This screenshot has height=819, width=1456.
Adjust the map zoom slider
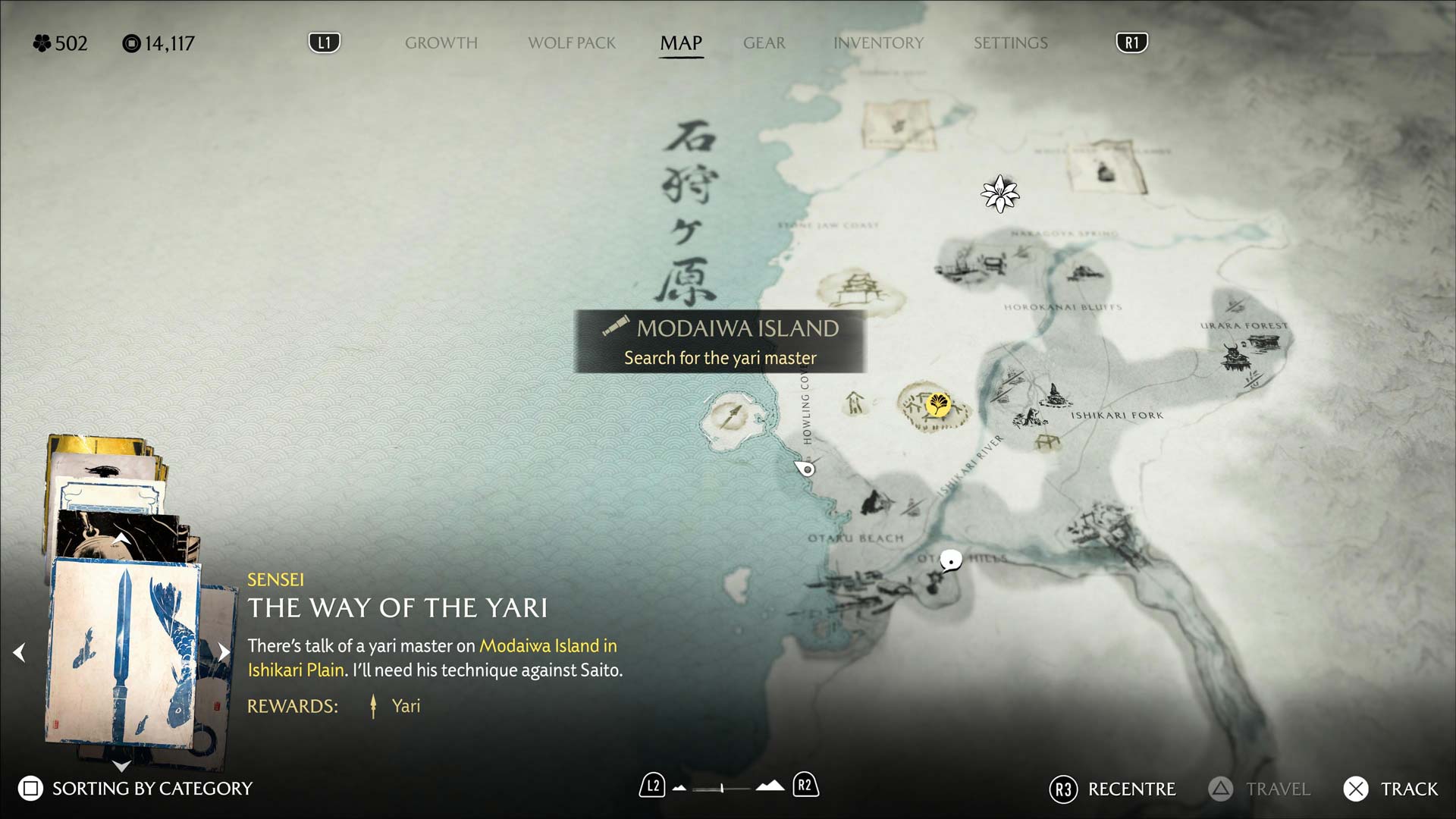tap(722, 788)
